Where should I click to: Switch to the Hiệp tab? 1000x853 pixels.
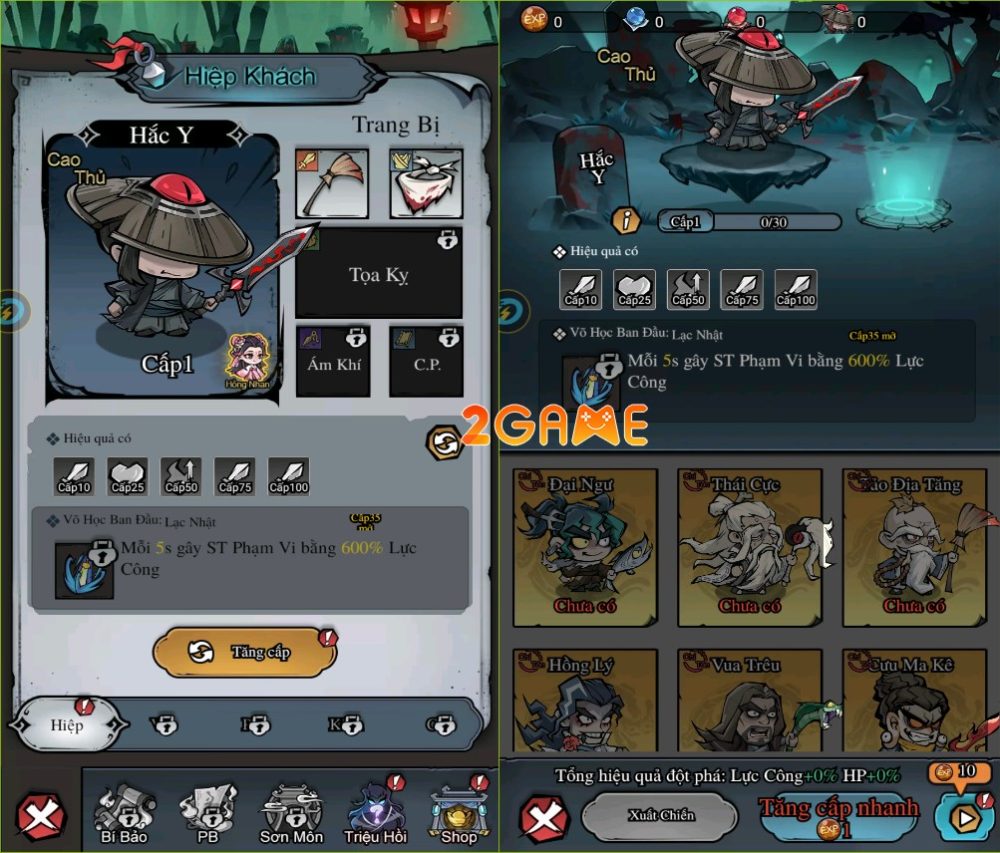click(68, 724)
